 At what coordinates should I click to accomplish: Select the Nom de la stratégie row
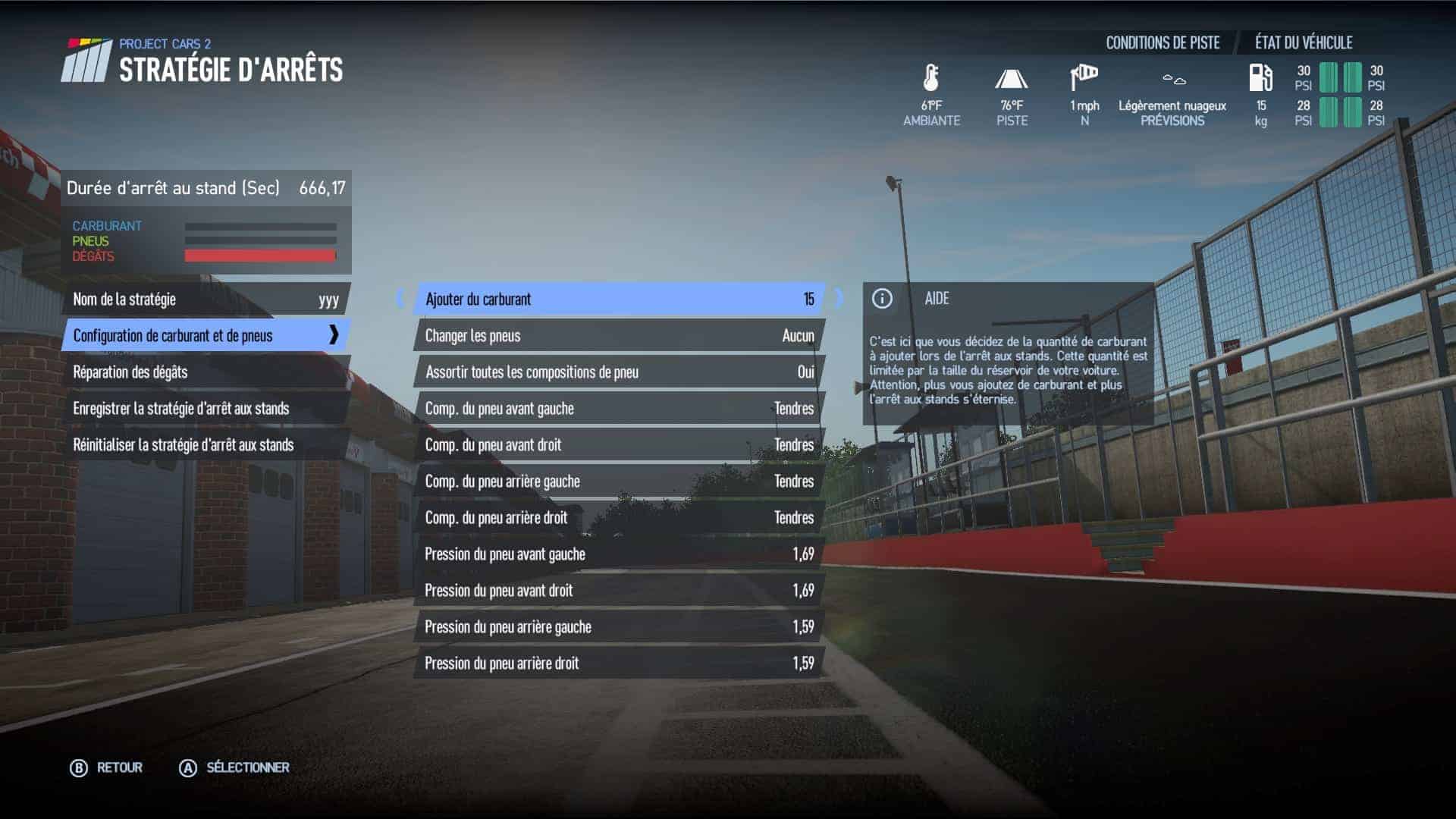(x=205, y=300)
